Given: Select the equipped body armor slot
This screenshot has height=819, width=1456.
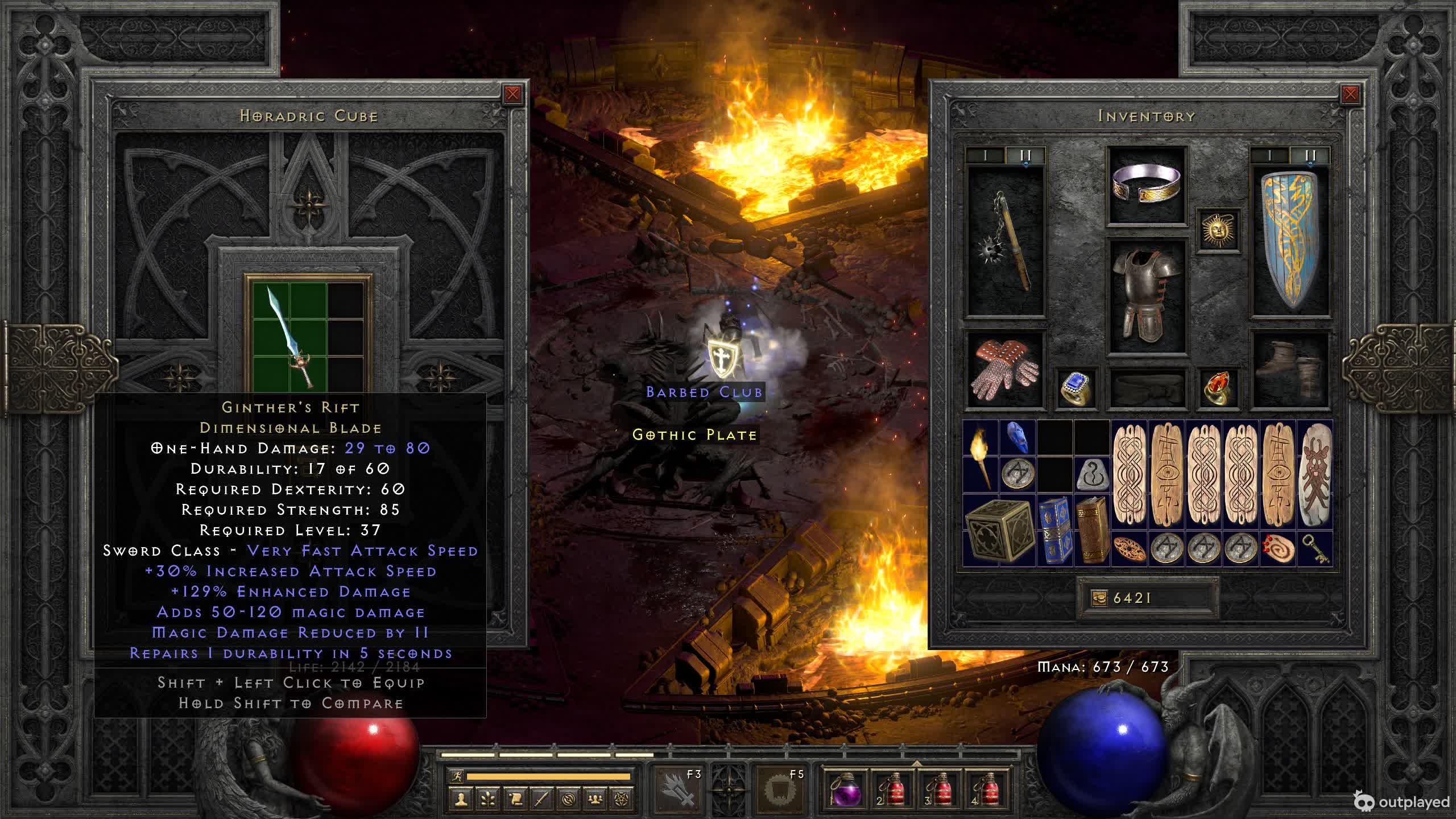Looking at the screenshot, I should [x=1147, y=296].
